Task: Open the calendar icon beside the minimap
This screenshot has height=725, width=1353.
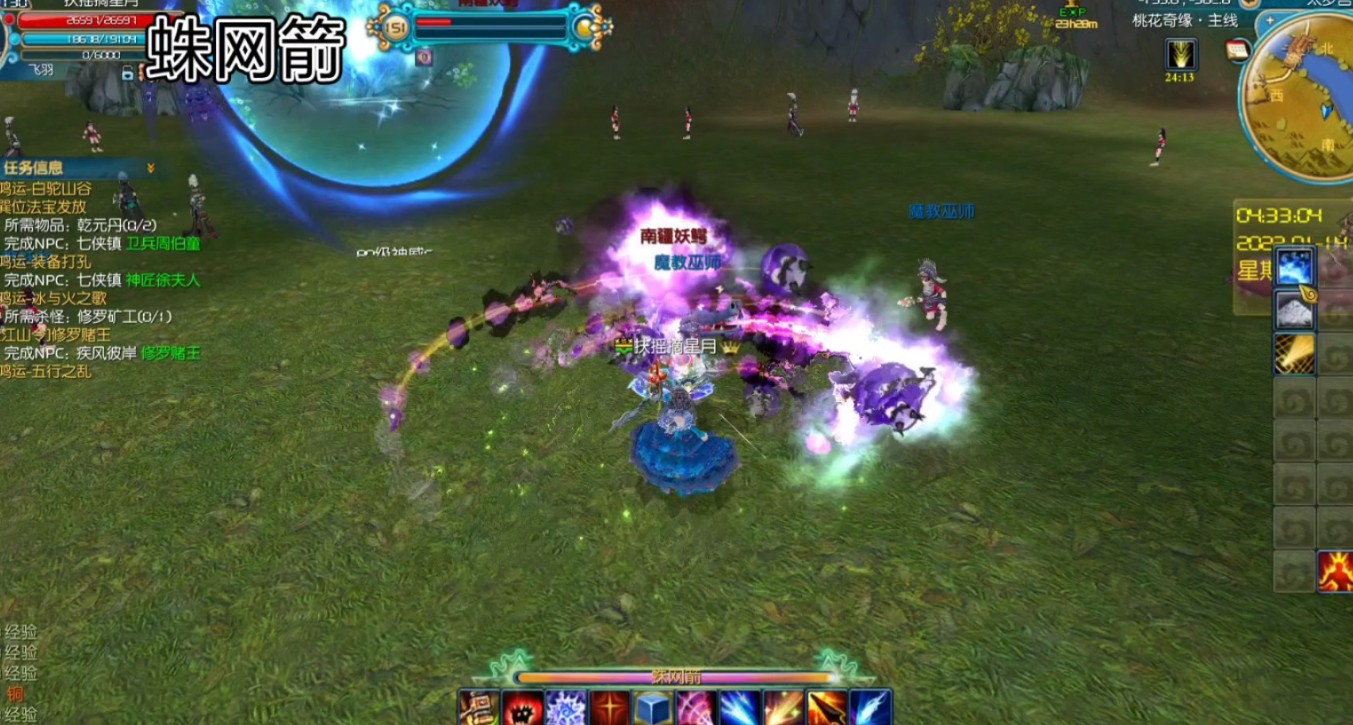Action: click(1237, 49)
